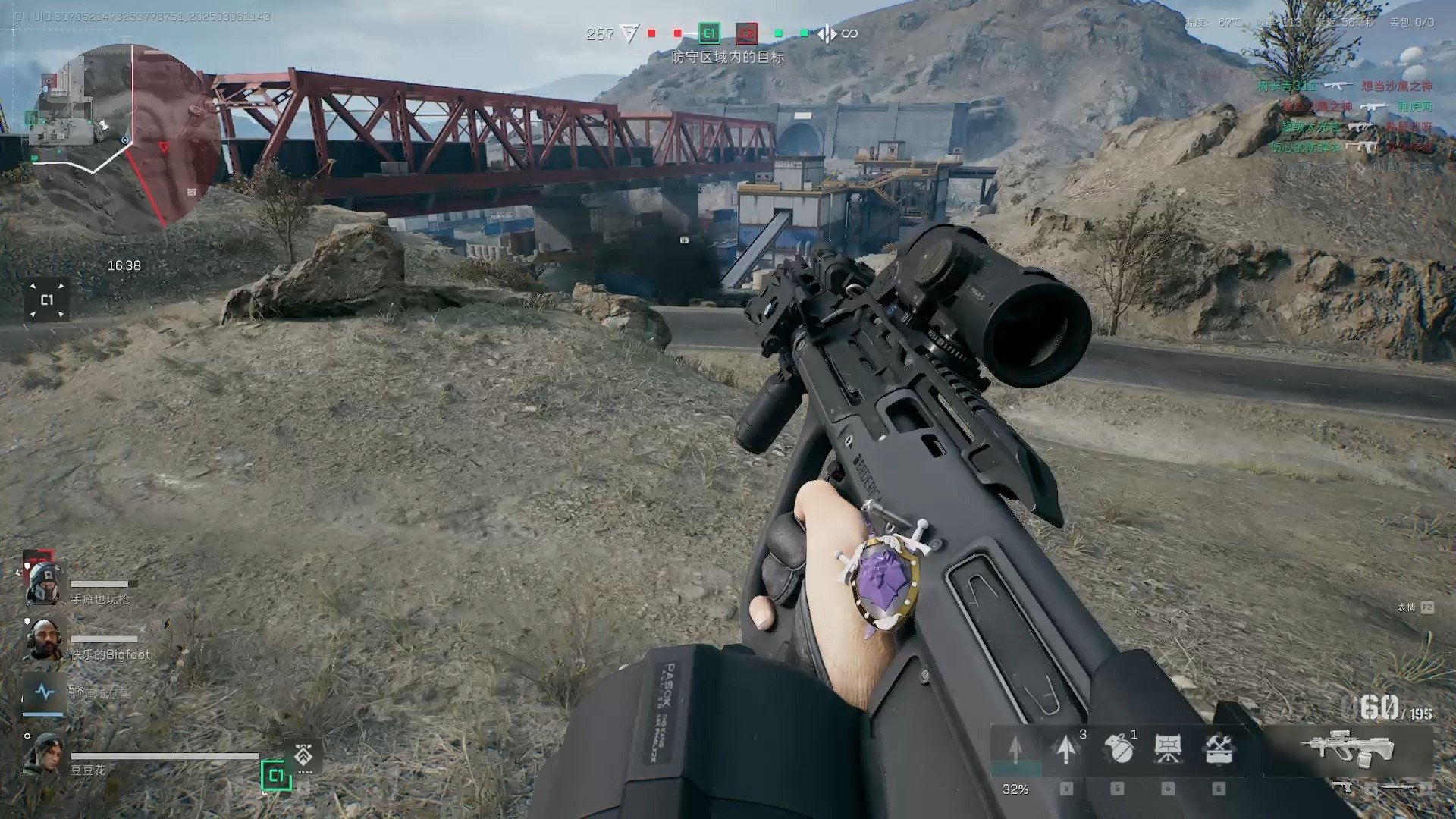Image resolution: width=1456 pixels, height=819 pixels.
Task: Open the circular minimap
Action: pyautogui.click(x=125, y=136)
